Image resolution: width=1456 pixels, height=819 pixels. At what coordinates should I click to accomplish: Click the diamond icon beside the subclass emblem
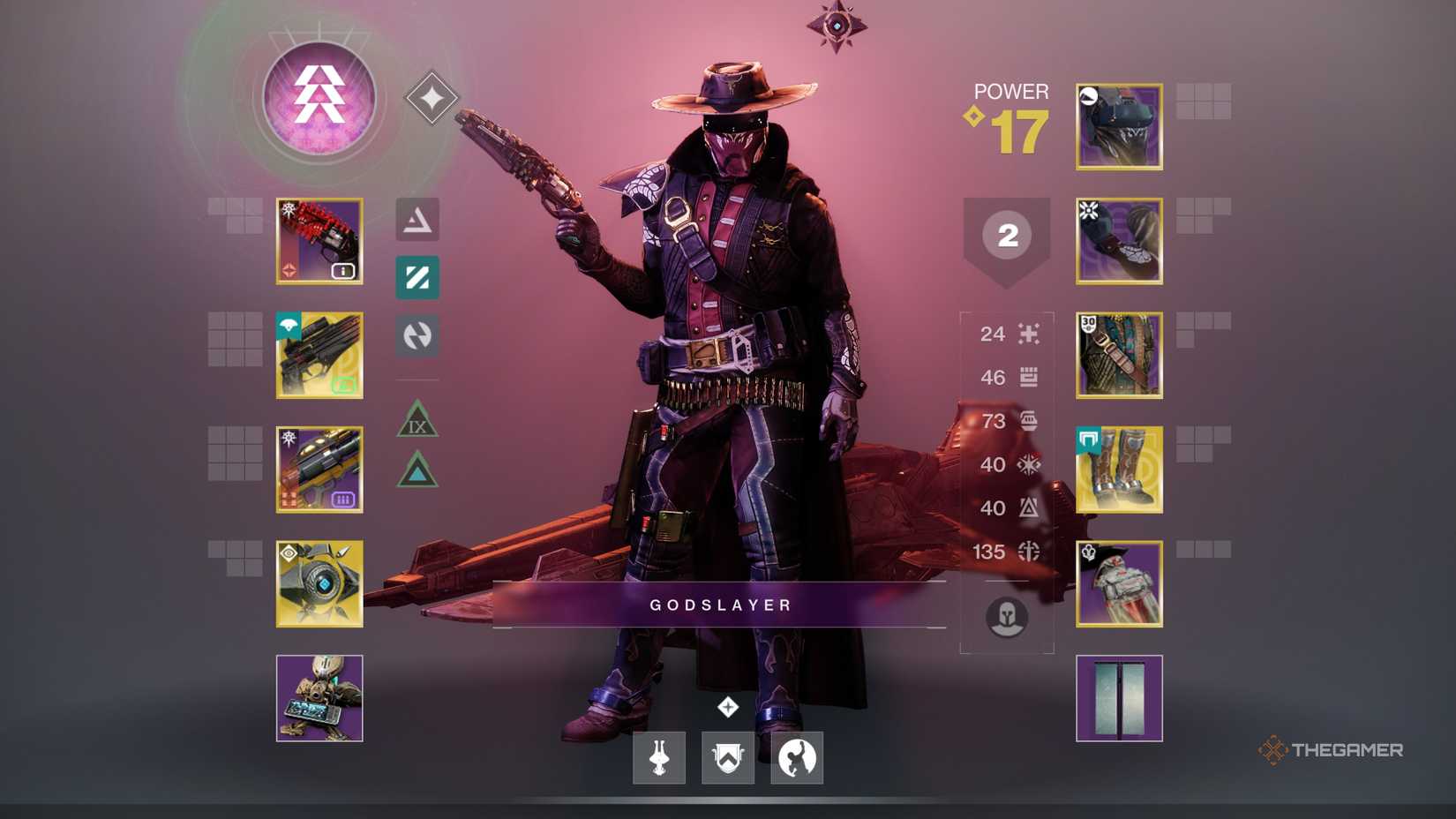(x=430, y=97)
